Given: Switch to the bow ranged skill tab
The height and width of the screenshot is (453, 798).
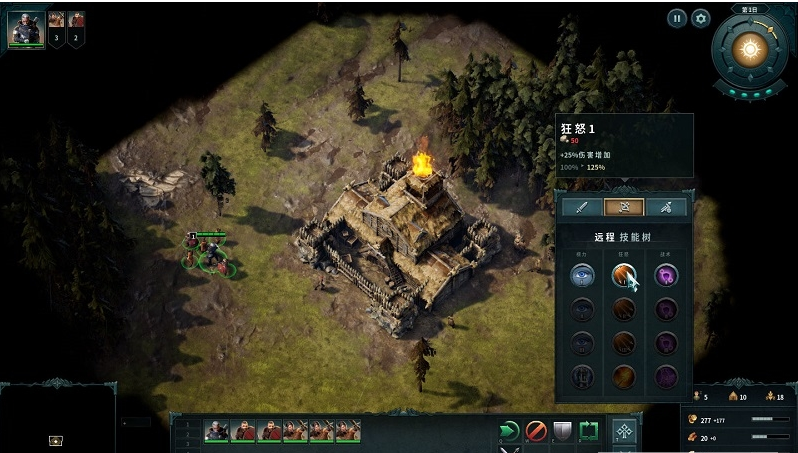Looking at the screenshot, I should tap(623, 207).
